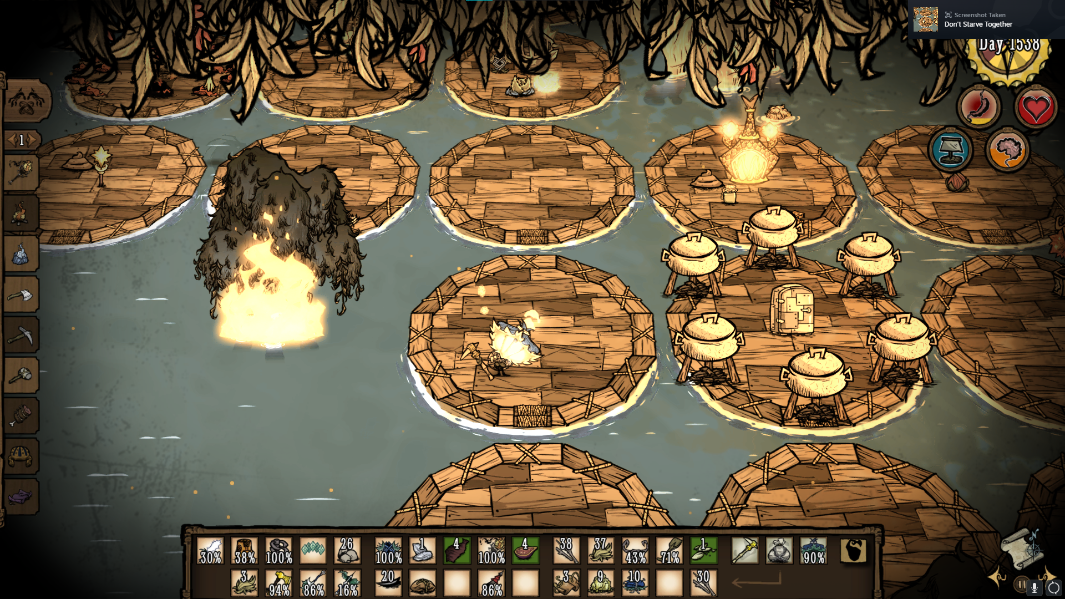Select the golden pickaxe hand slot
The height and width of the screenshot is (599, 1065).
click(x=745, y=551)
